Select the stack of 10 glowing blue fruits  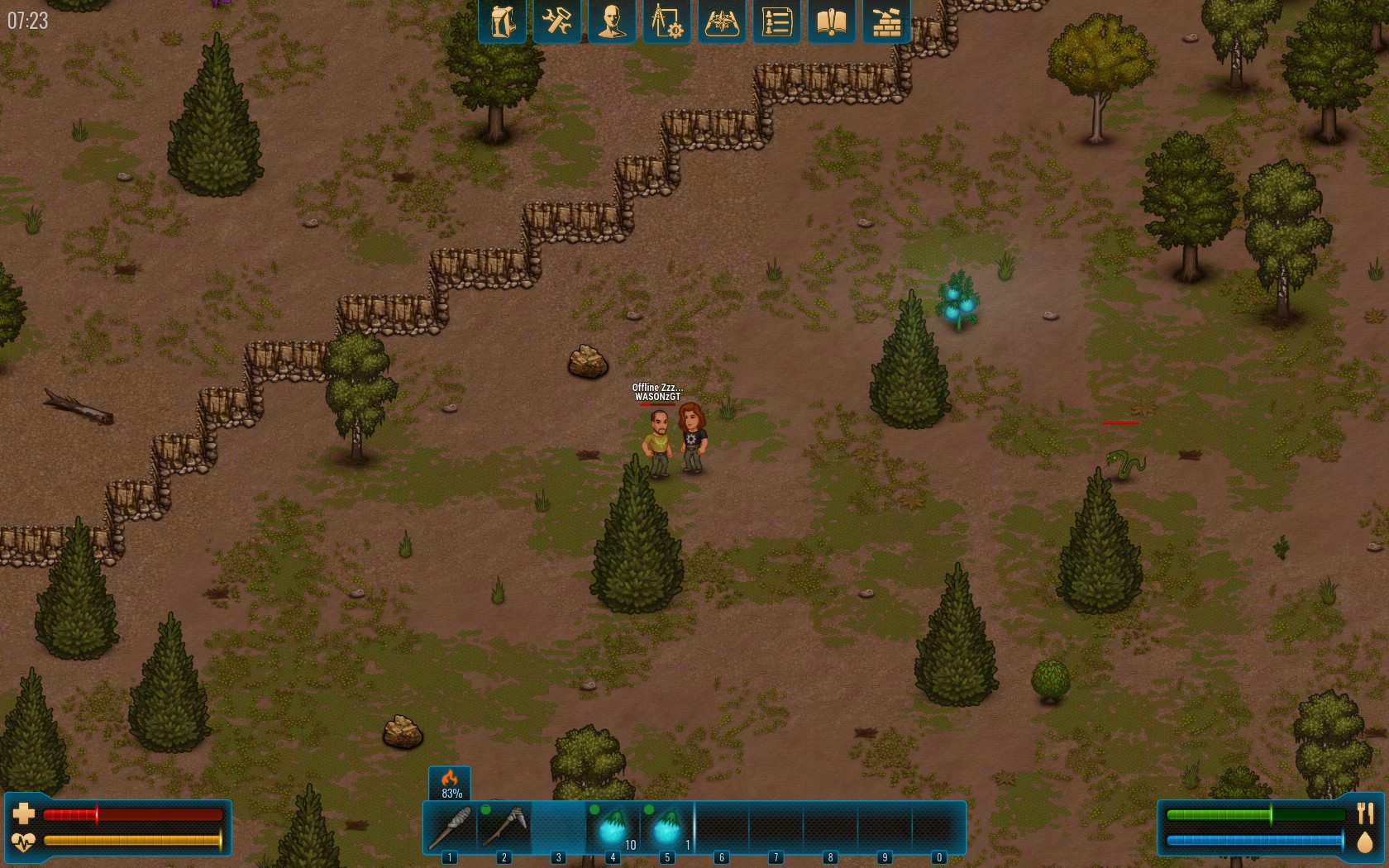[x=613, y=827]
